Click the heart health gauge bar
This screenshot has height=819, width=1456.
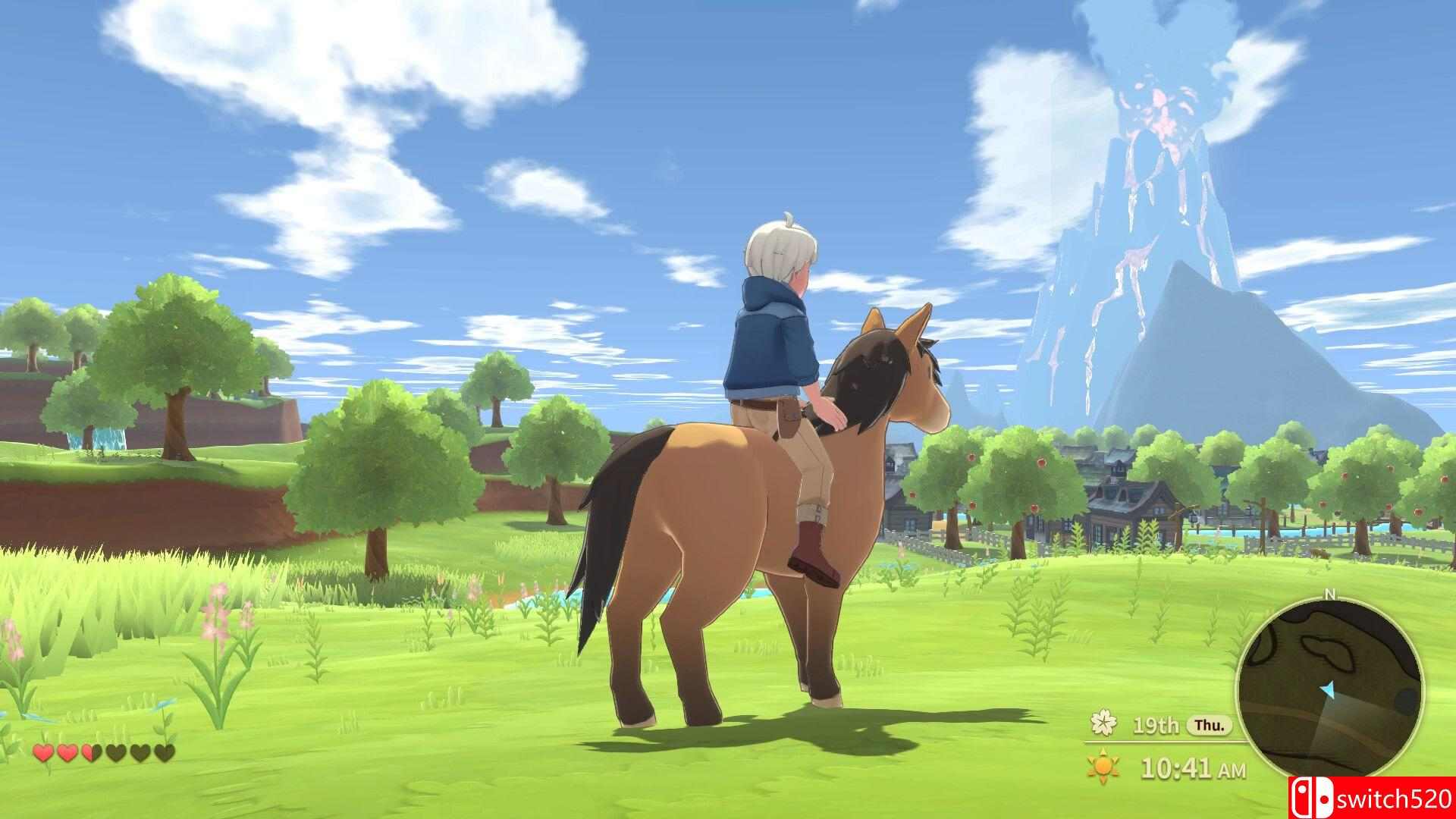point(102,752)
